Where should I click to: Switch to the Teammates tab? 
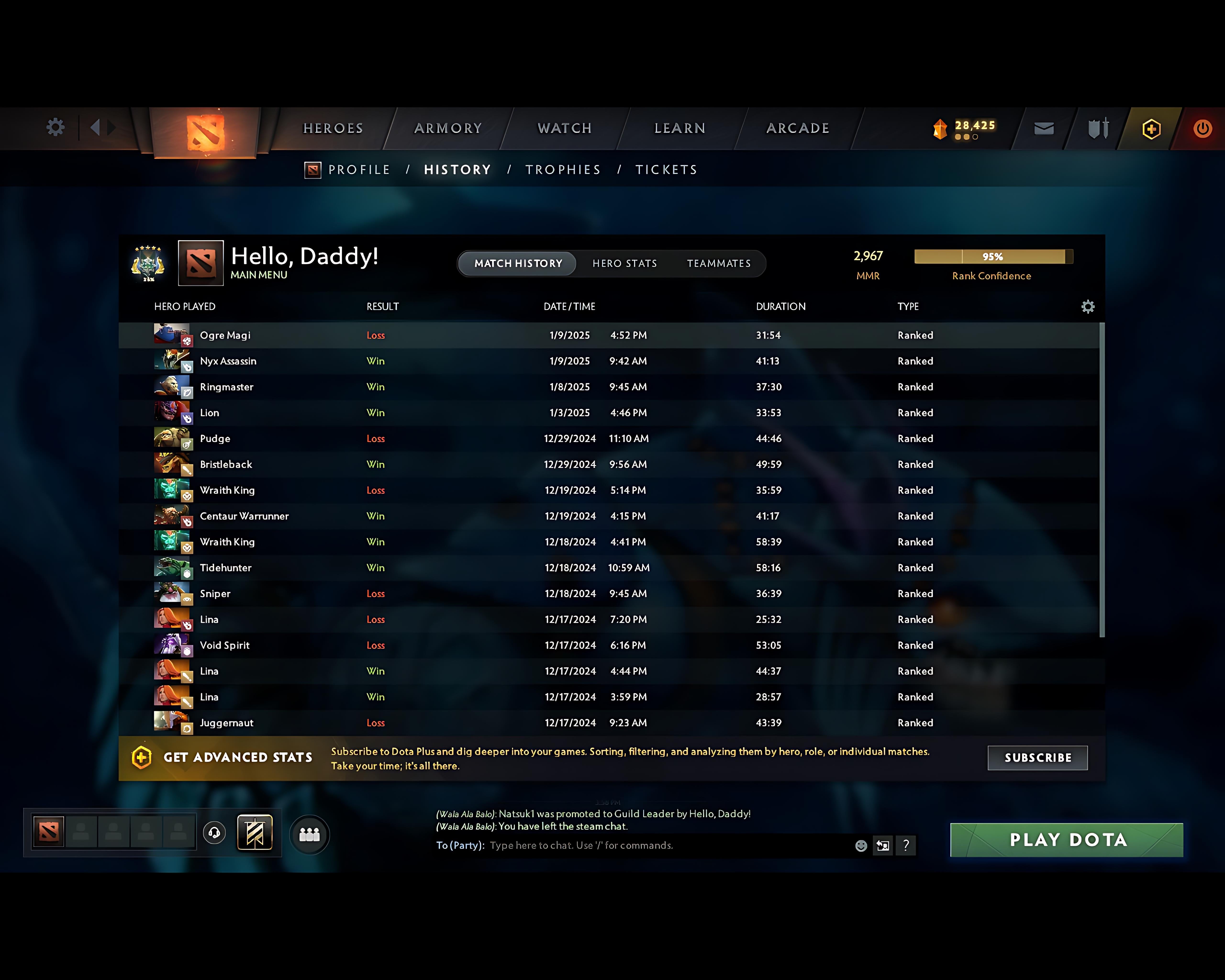(x=719, y=263)
